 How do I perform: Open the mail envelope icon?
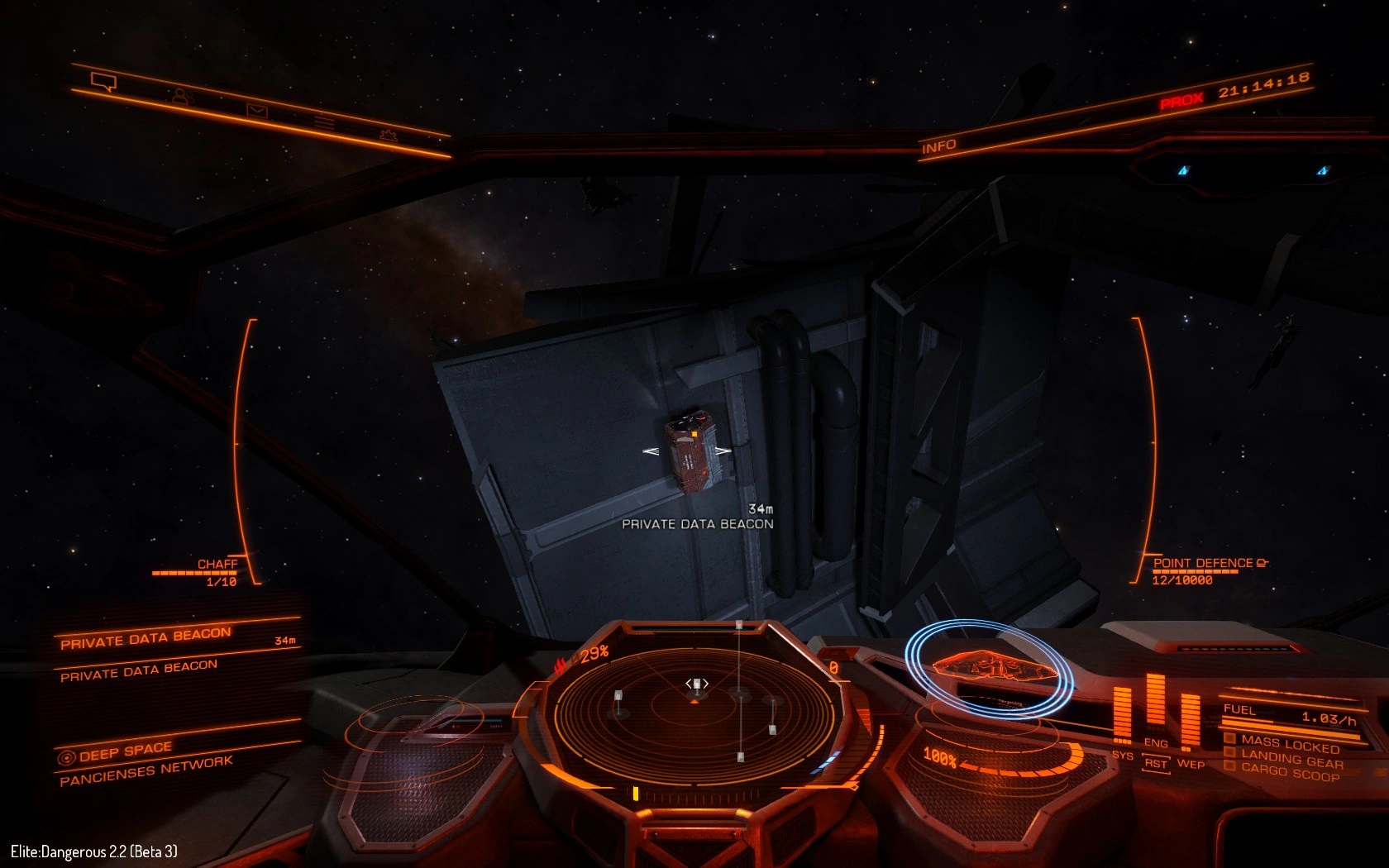(x=256, y=108)
